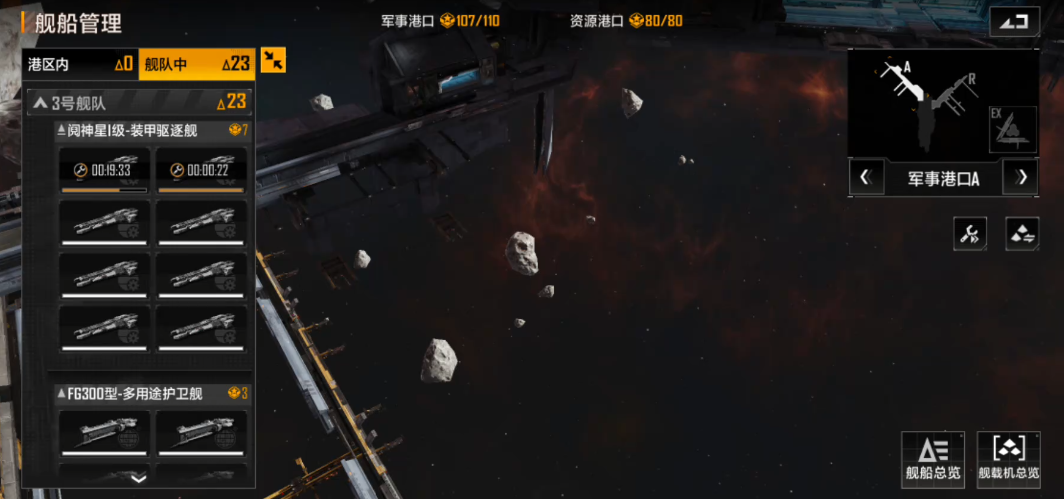The image size is (1064, 499).
Task: Open the ship-with-triangles icon button
Action: point(1021,234)
